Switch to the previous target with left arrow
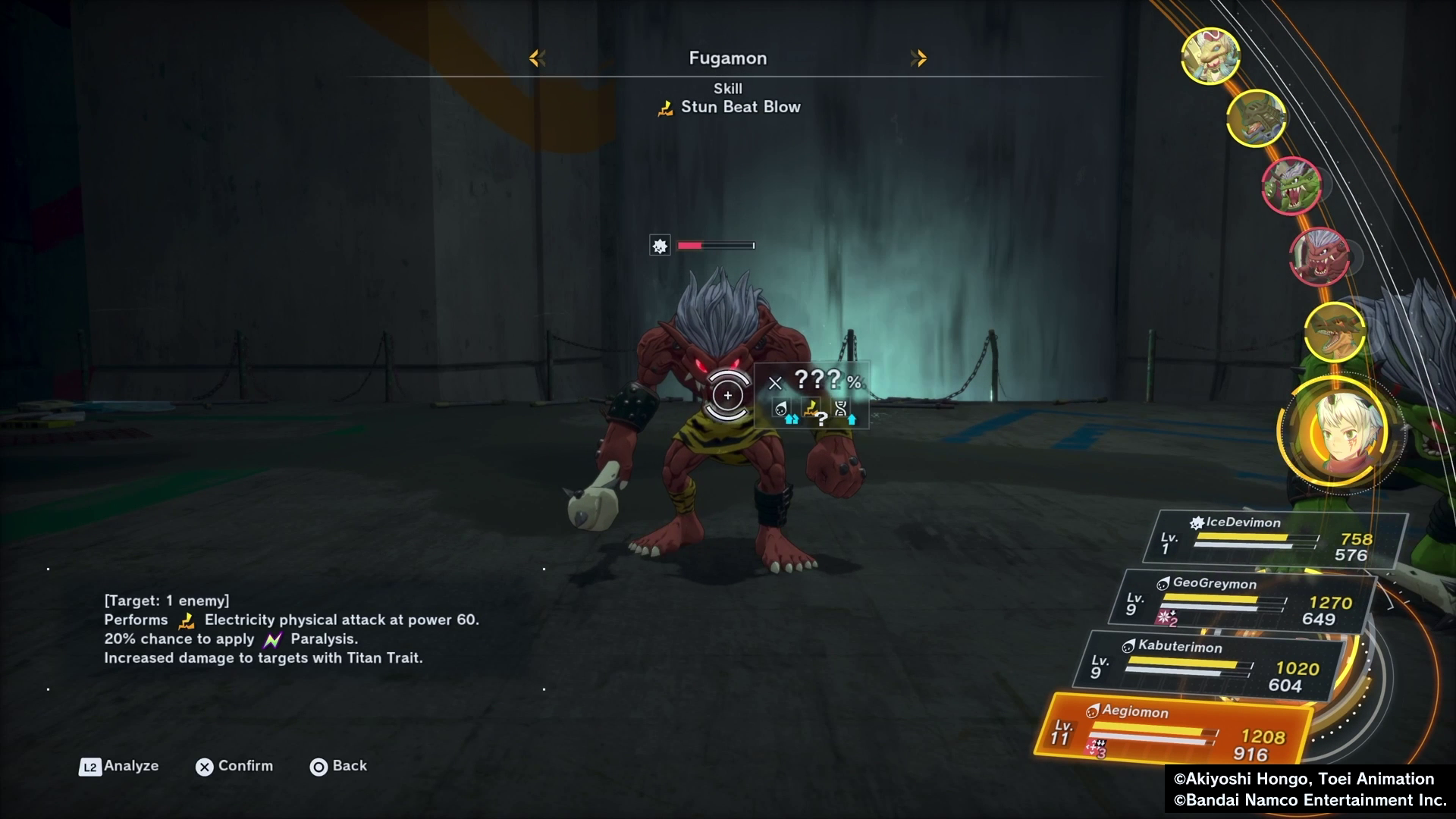Image resolution: width=1456 pixels, height=819 pixels. (x=537, y=58)
